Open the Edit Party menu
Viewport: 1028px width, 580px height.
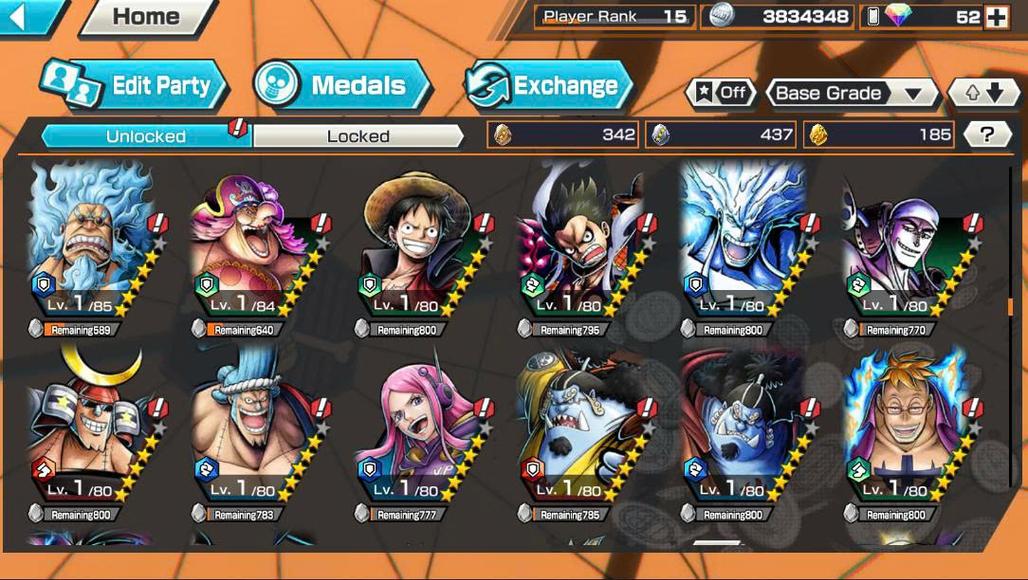pos(135,86)
